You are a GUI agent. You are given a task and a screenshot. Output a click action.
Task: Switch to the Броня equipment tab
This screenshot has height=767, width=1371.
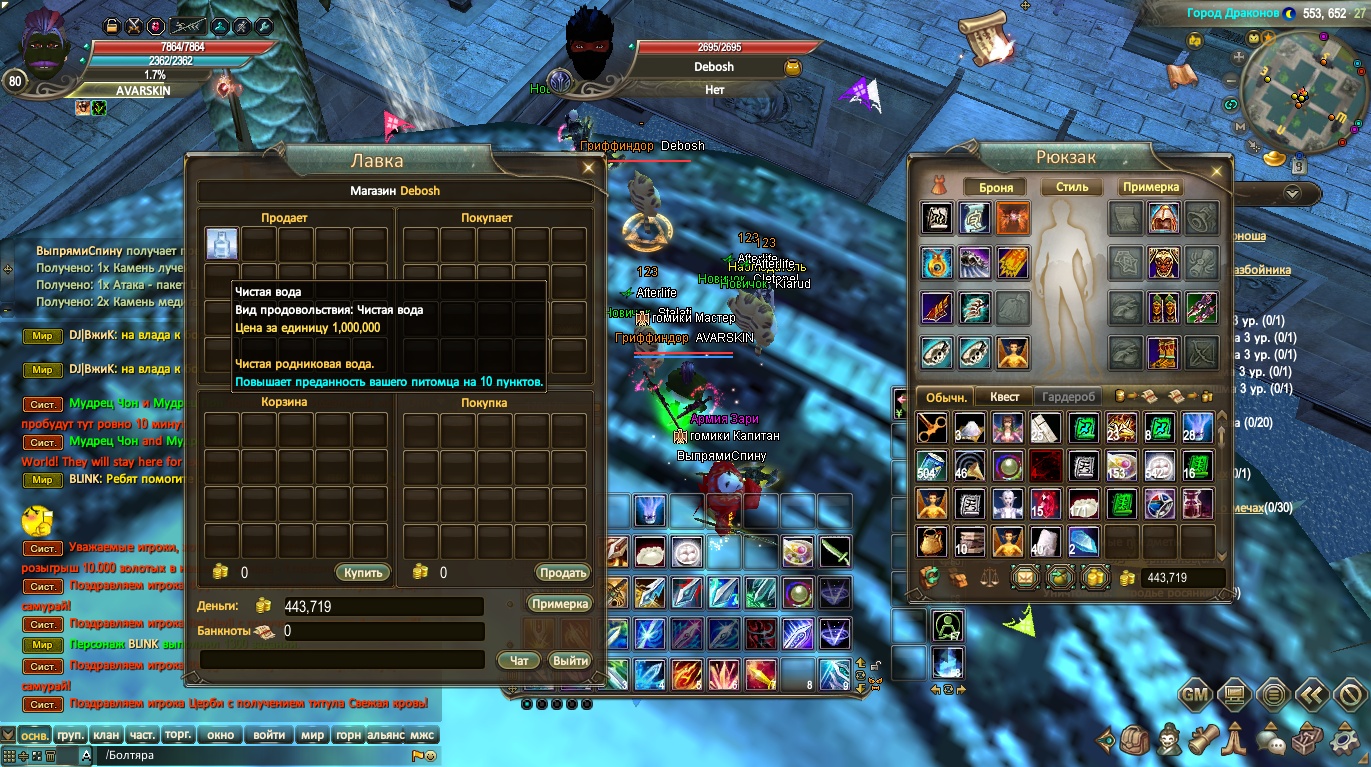tap(996, 187)
